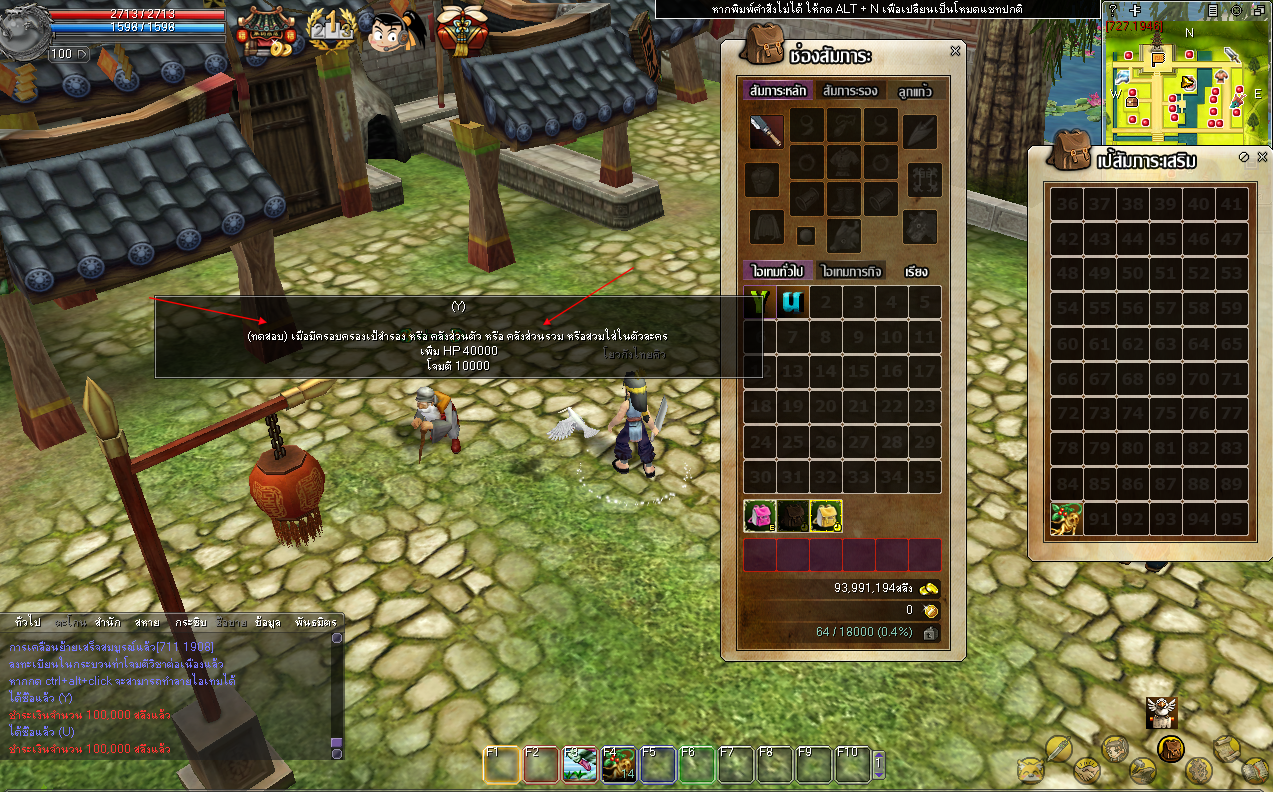Use the F4 hotbar plant item
Image resolution: width=1273 pixels, height=792 pixels.
pyautogui.click(x=619, y=765)
